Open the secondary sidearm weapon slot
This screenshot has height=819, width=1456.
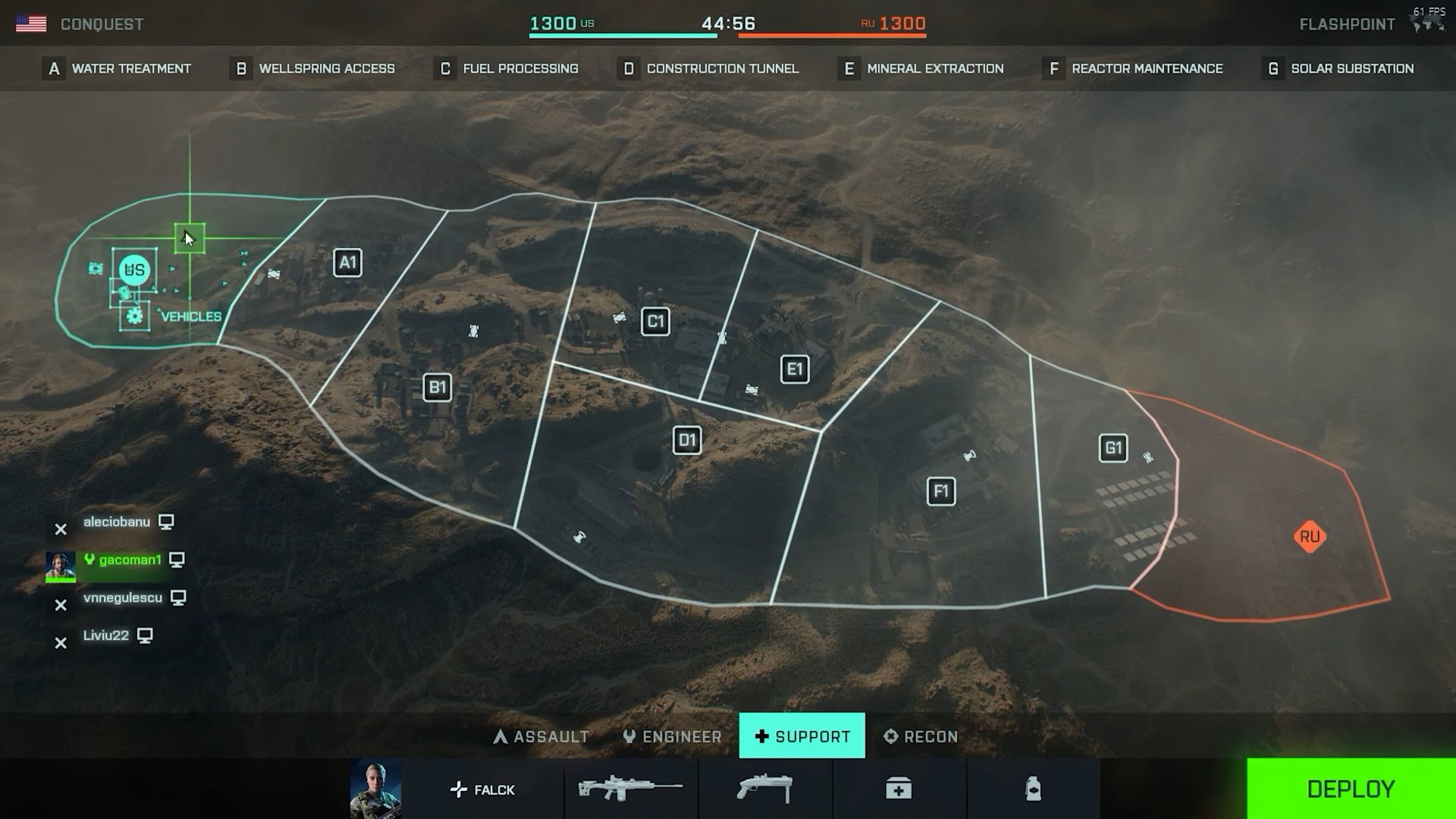click(764, 789)
